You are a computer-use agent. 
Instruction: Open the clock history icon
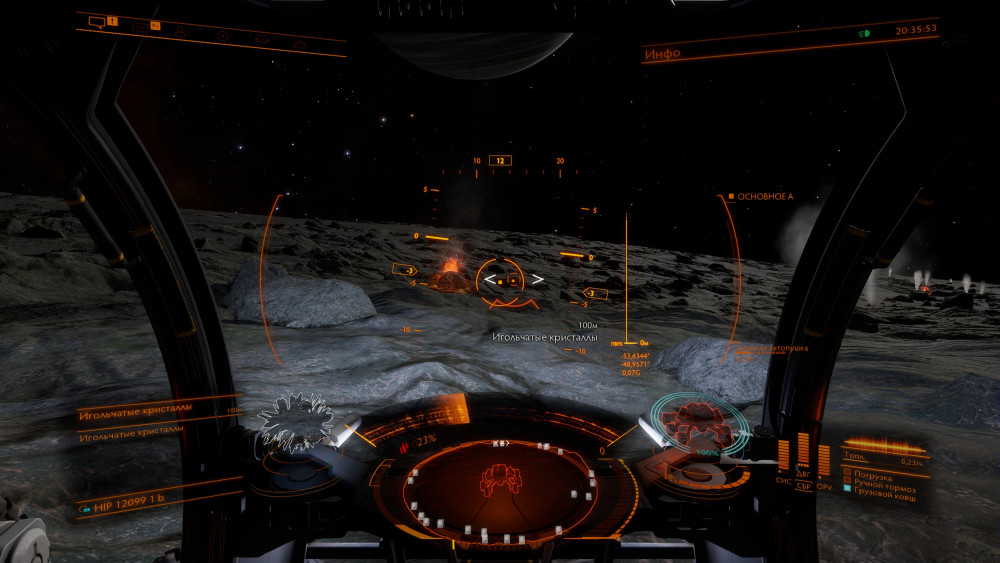(x=221, y=35)
